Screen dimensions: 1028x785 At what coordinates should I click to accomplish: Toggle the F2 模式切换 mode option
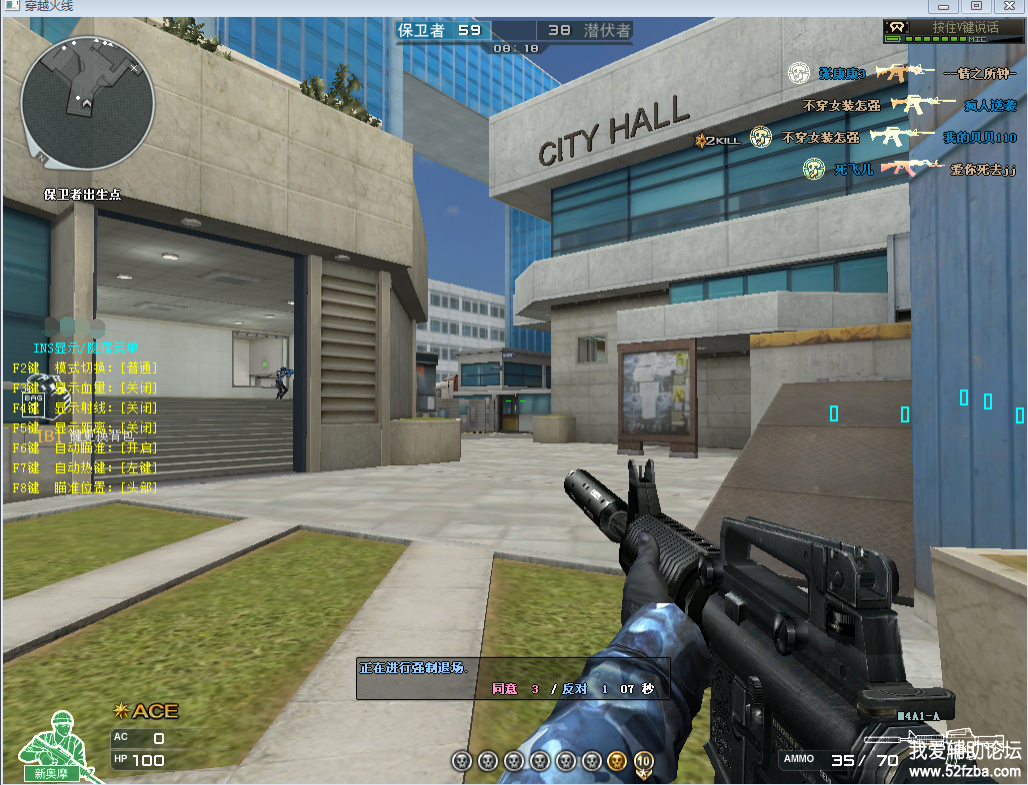(x=85, y=368)
